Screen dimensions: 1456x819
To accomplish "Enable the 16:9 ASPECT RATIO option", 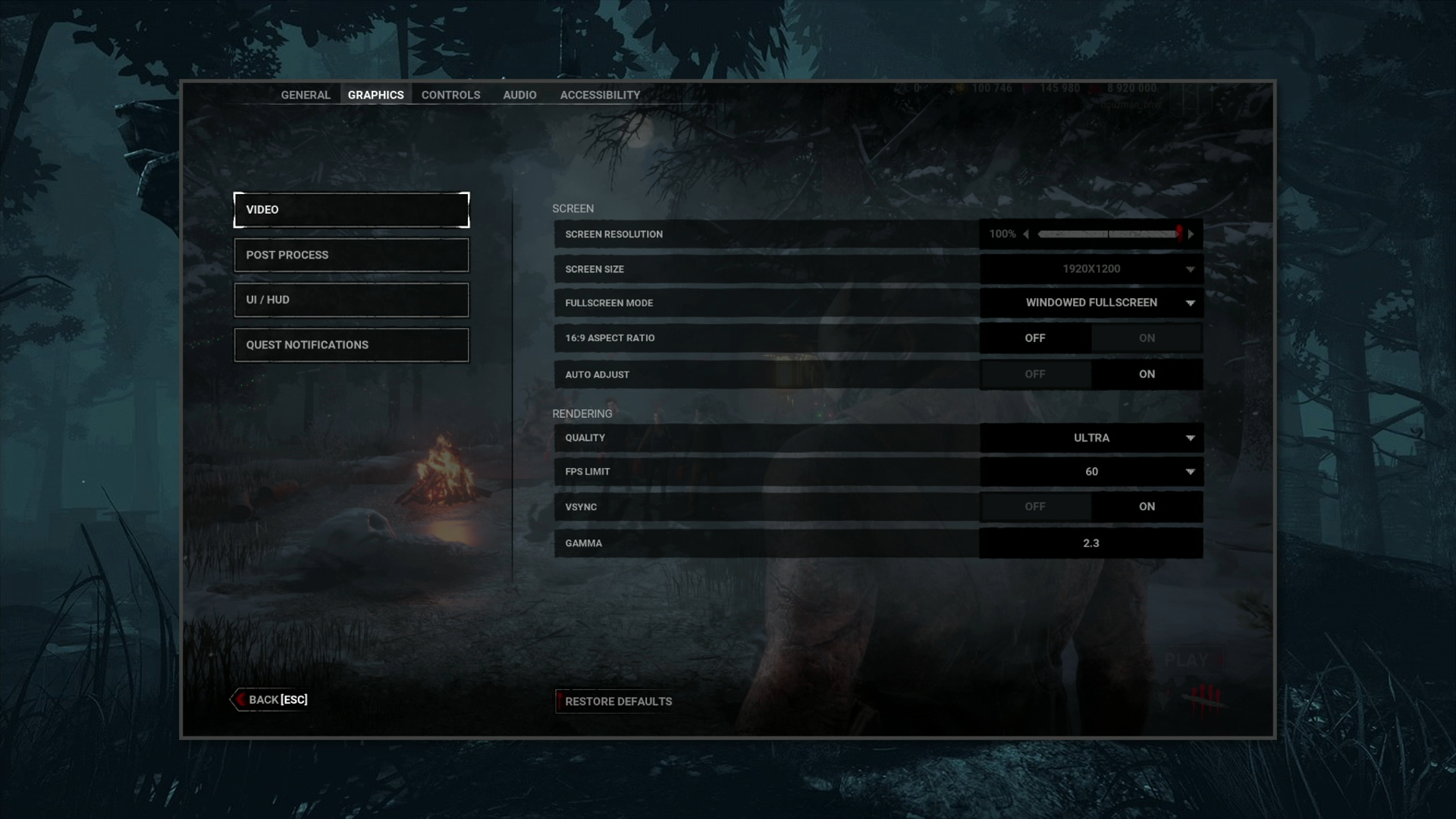I will pos(1147,337).
